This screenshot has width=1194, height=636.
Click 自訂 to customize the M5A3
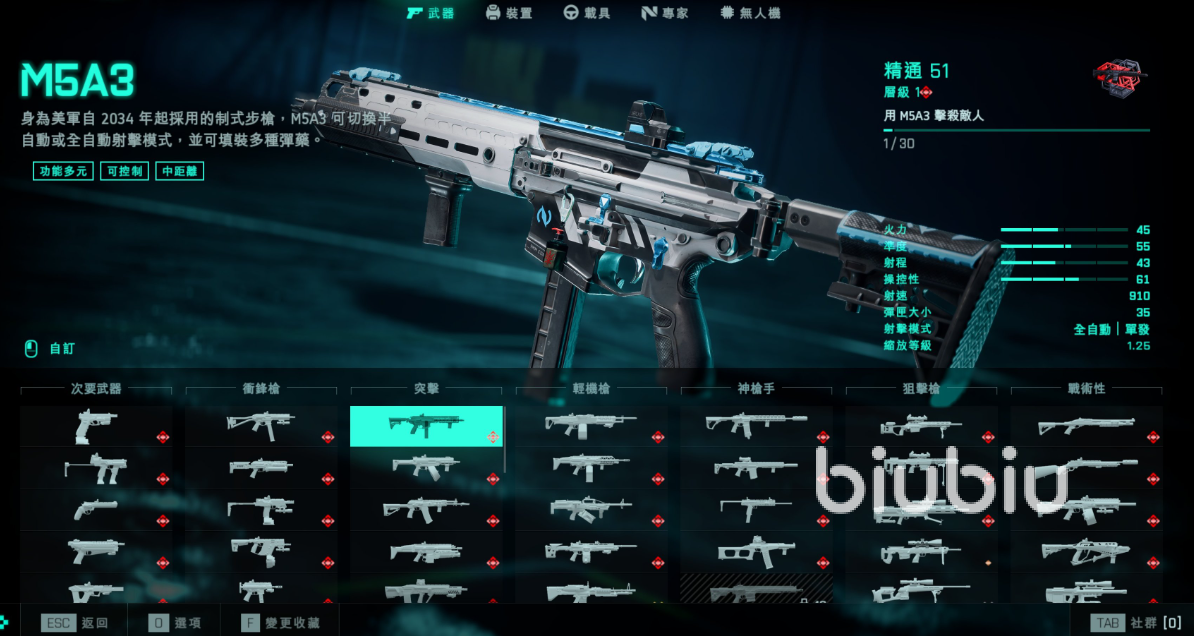[50, 349]
